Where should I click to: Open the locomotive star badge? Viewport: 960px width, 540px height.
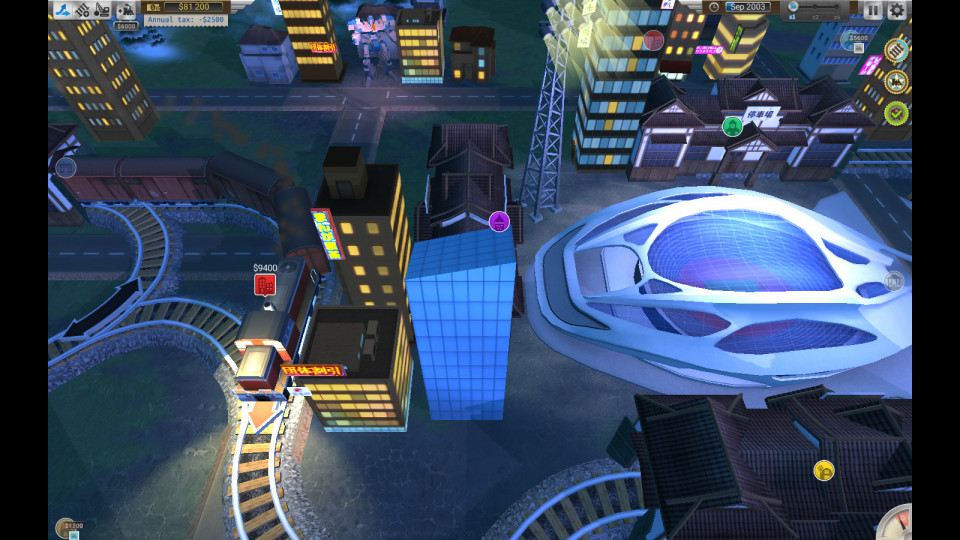[896, 82]
